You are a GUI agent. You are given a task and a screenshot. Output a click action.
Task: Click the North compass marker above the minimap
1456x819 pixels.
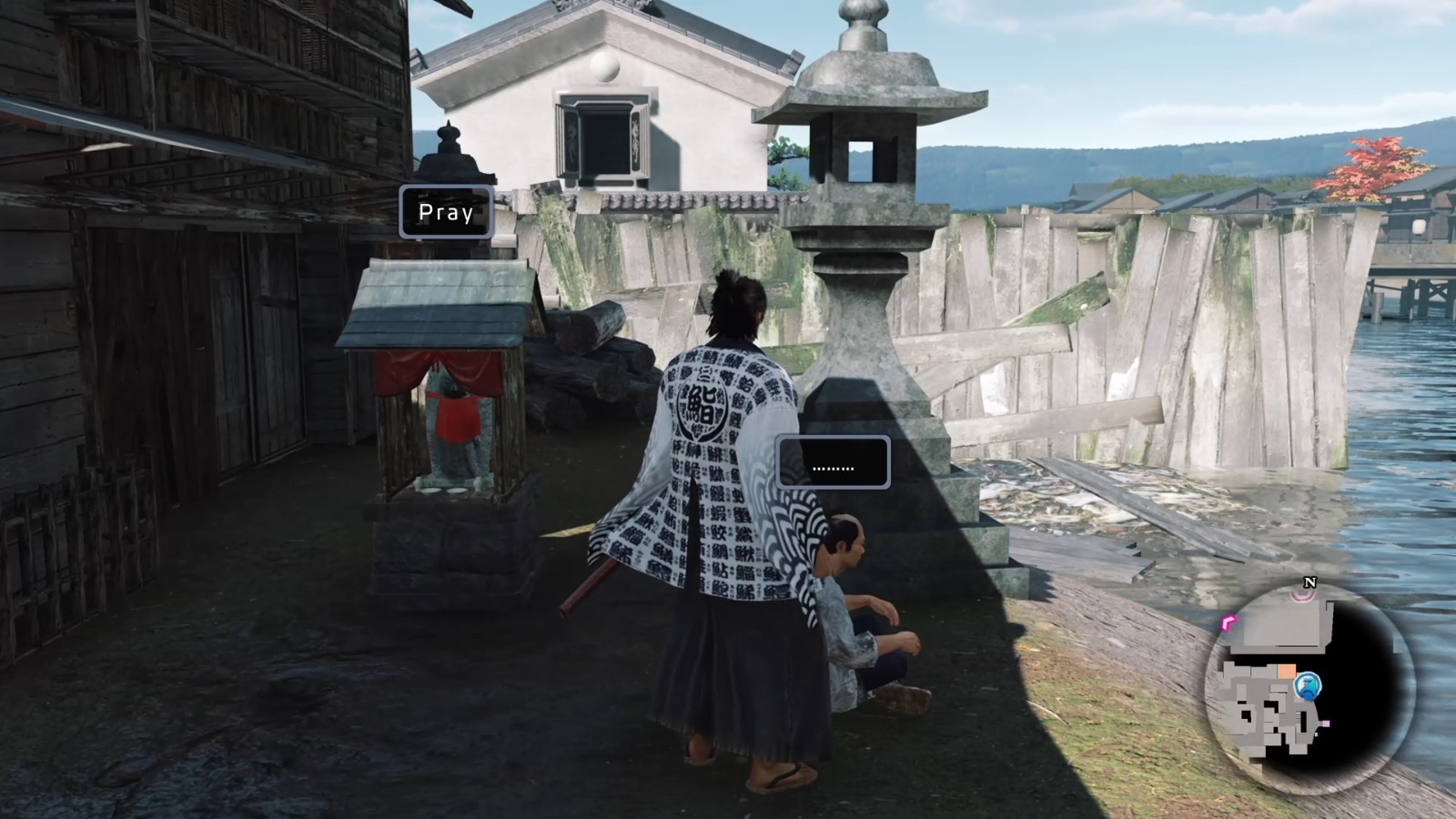(x=1309, y=581)
